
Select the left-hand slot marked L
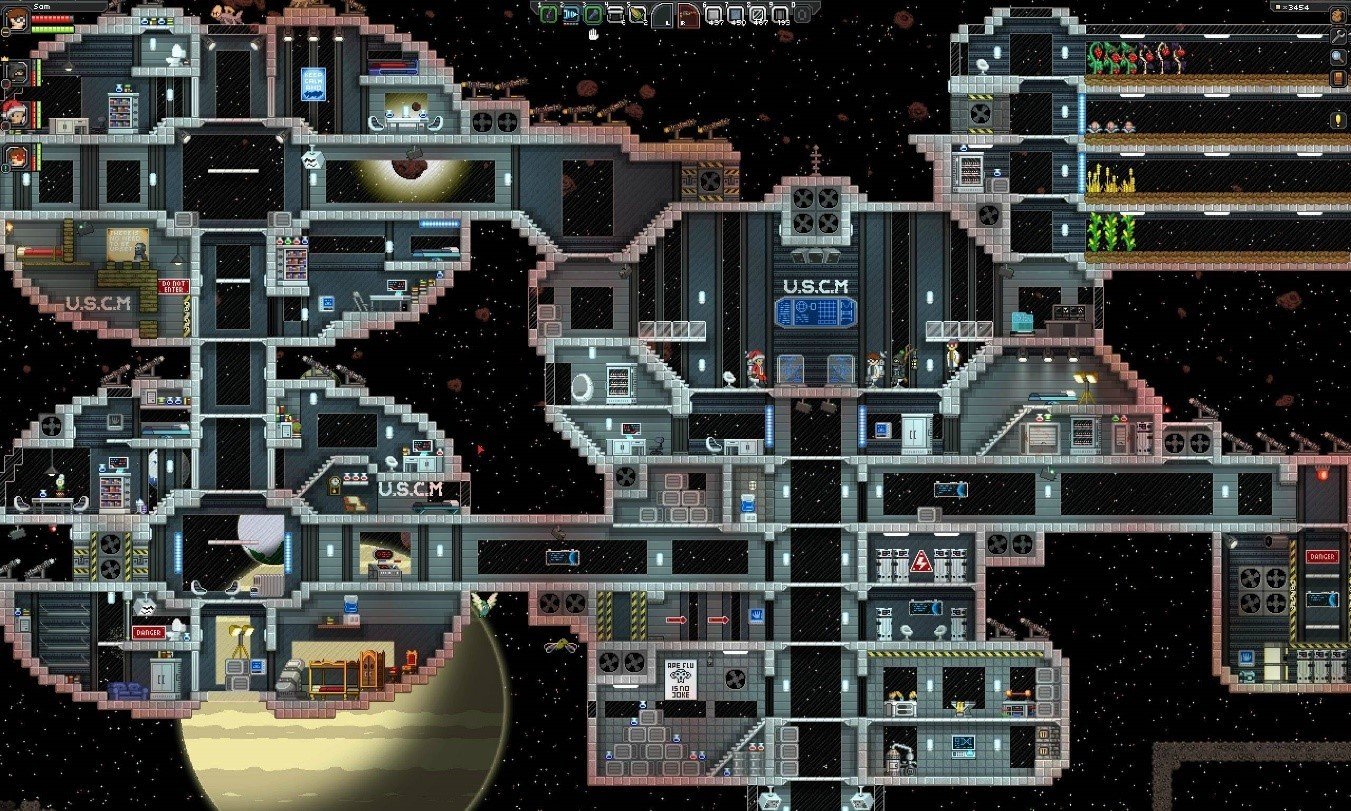point(664,16)
